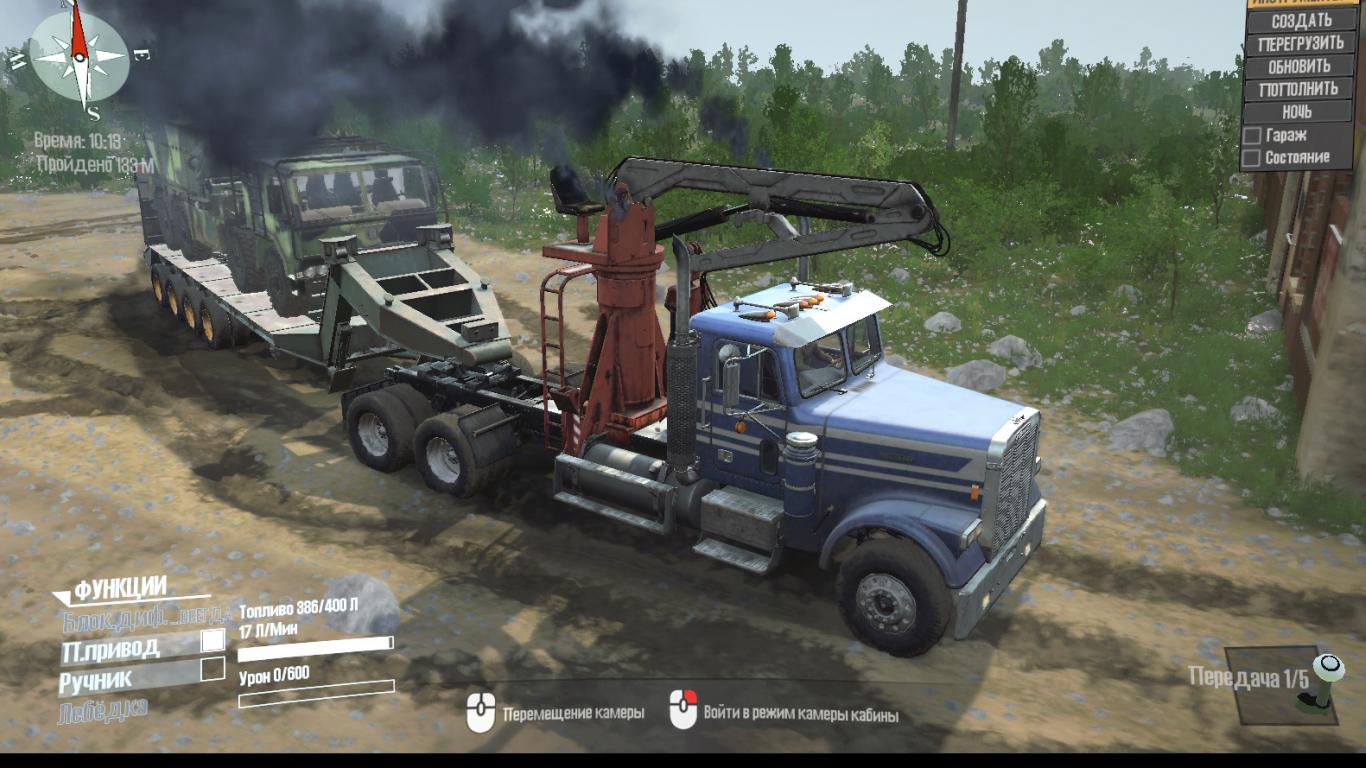Switch to night with the НОЧЬ button
The height and width of the screenshot is (768, 1366).
[1300, 112]
